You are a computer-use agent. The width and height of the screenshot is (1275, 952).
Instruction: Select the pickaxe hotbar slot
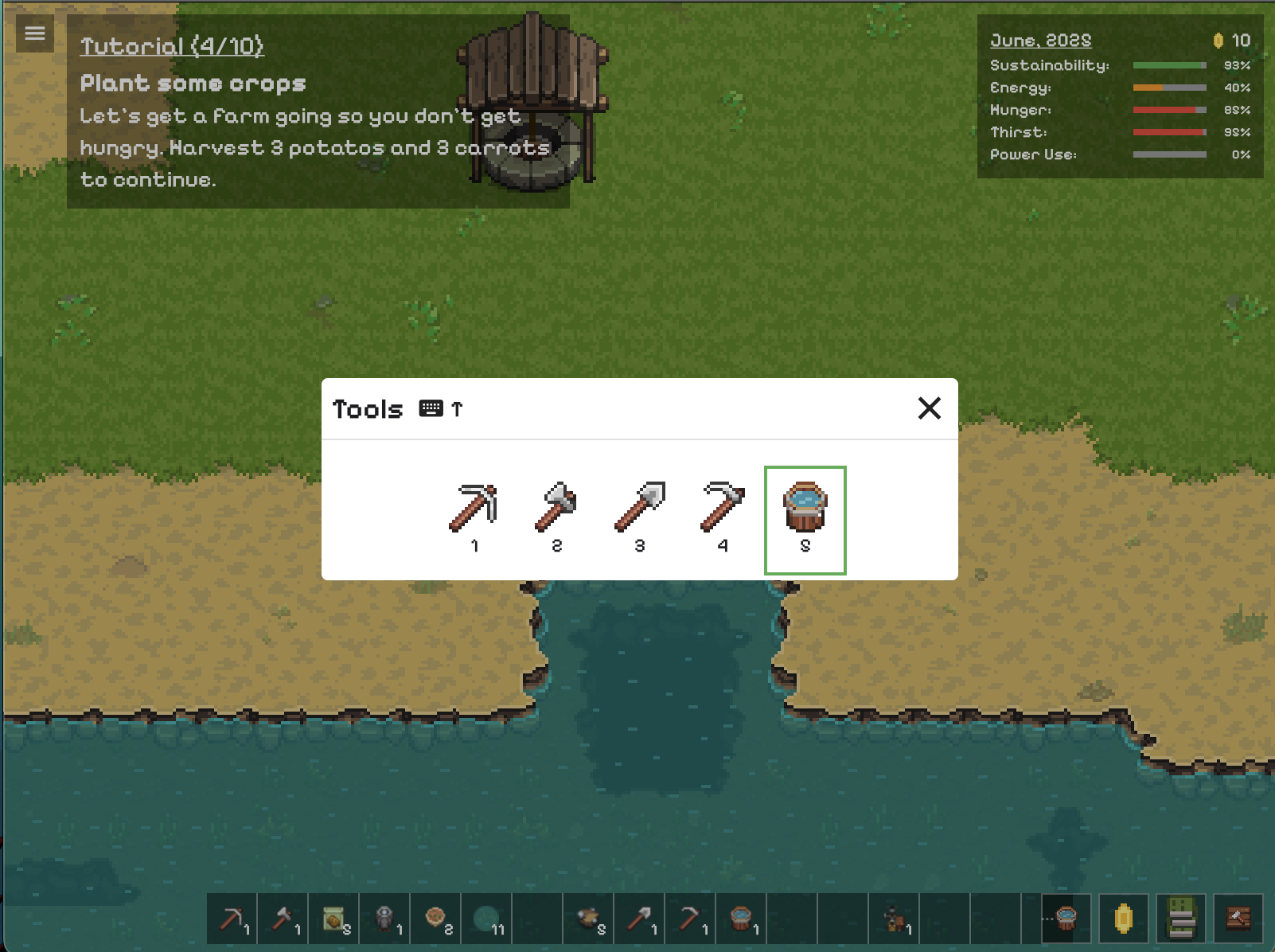pyautogui.click(x=232, y=919)
